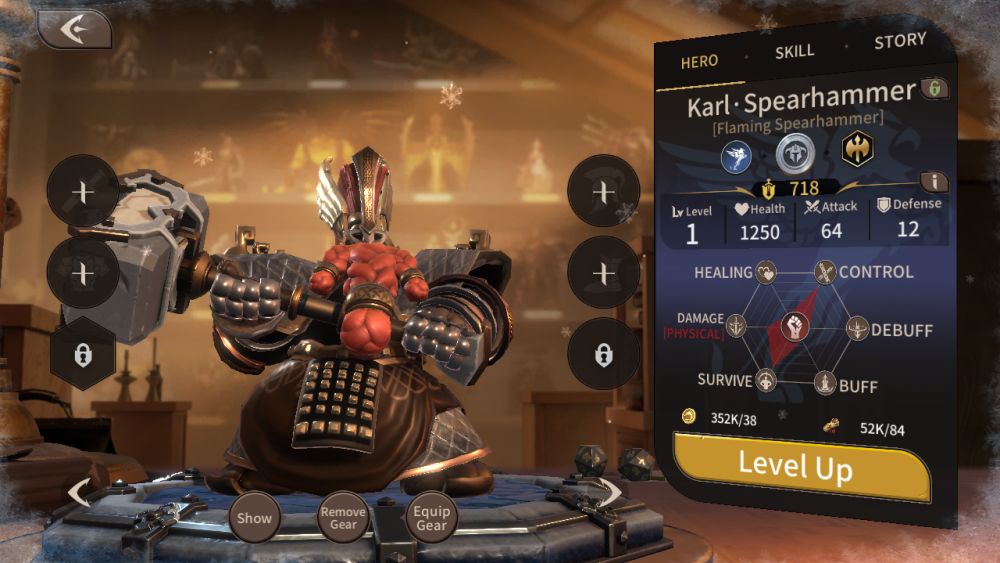The width and height of the screenshot is (1000, 563).
Task: Tap the gold axe emblem icon
Action: point(857,149)
